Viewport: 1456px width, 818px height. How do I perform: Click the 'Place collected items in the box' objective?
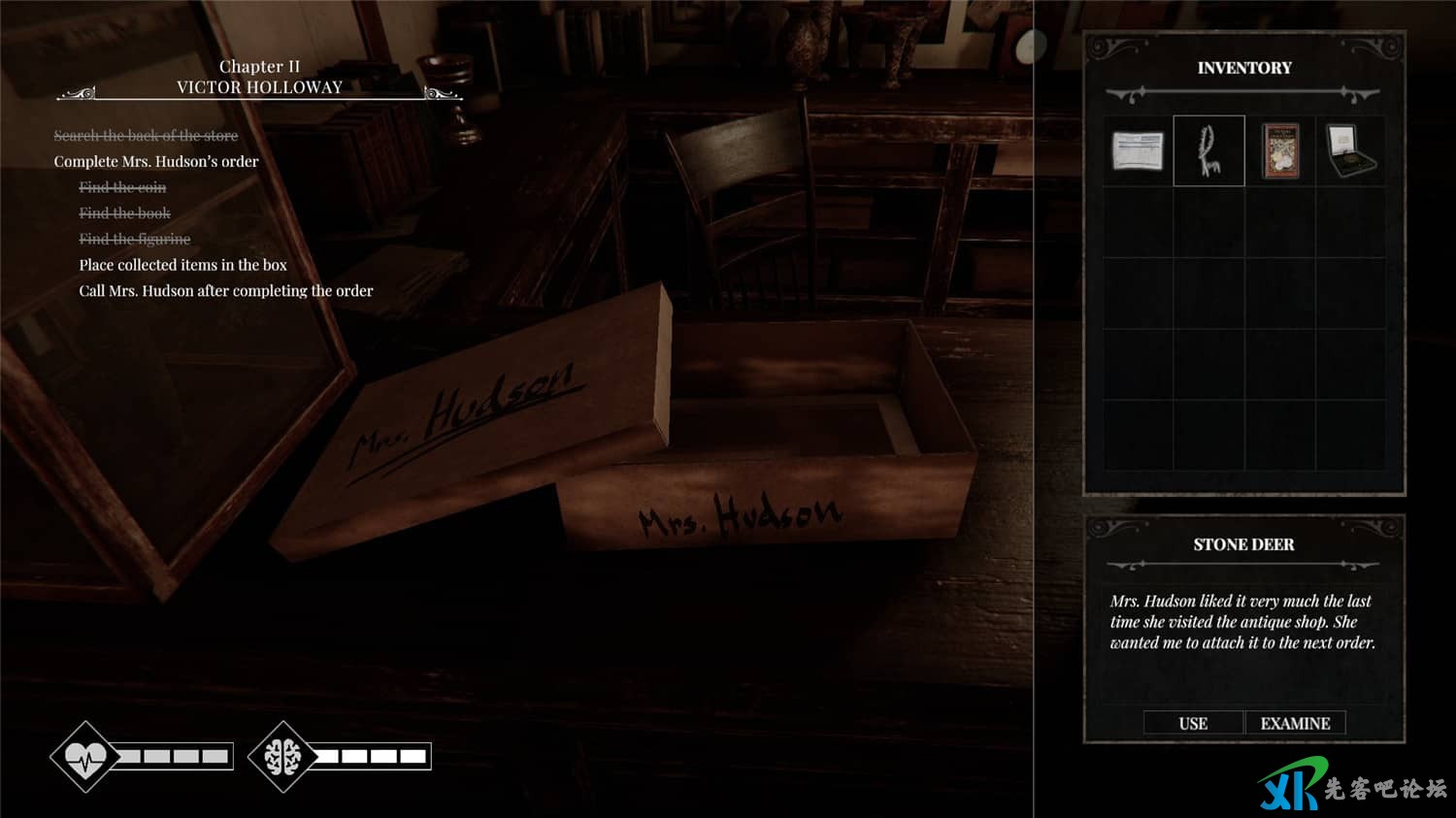tap(182, 265)
